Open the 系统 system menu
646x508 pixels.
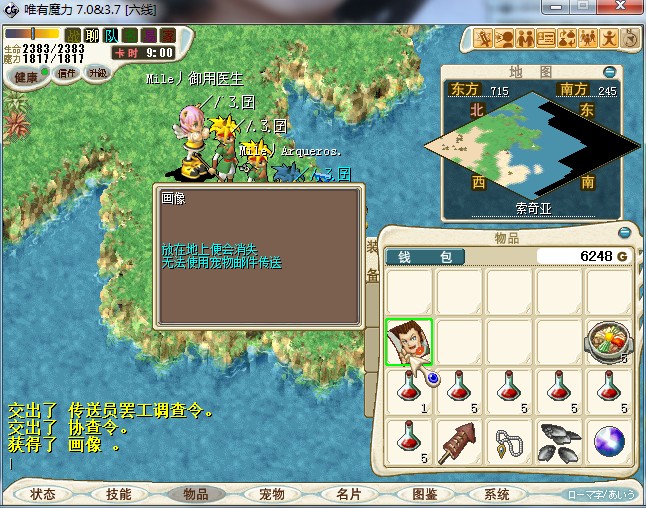tap(497, 494)
